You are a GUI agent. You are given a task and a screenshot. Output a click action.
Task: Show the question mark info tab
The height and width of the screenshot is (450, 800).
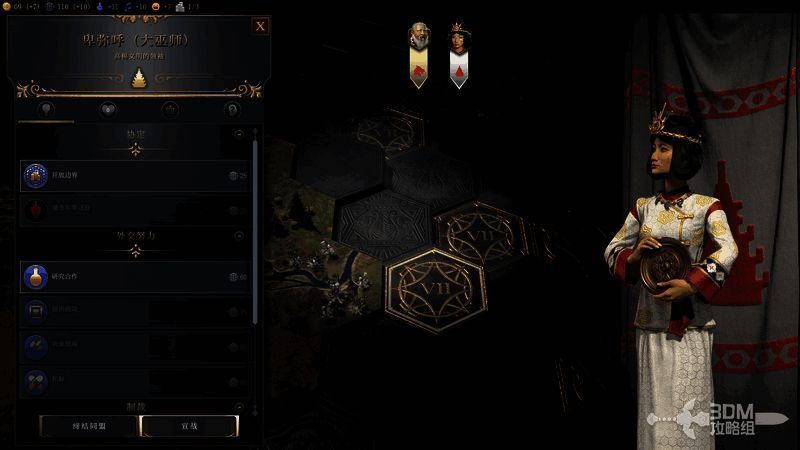[232, 109]
